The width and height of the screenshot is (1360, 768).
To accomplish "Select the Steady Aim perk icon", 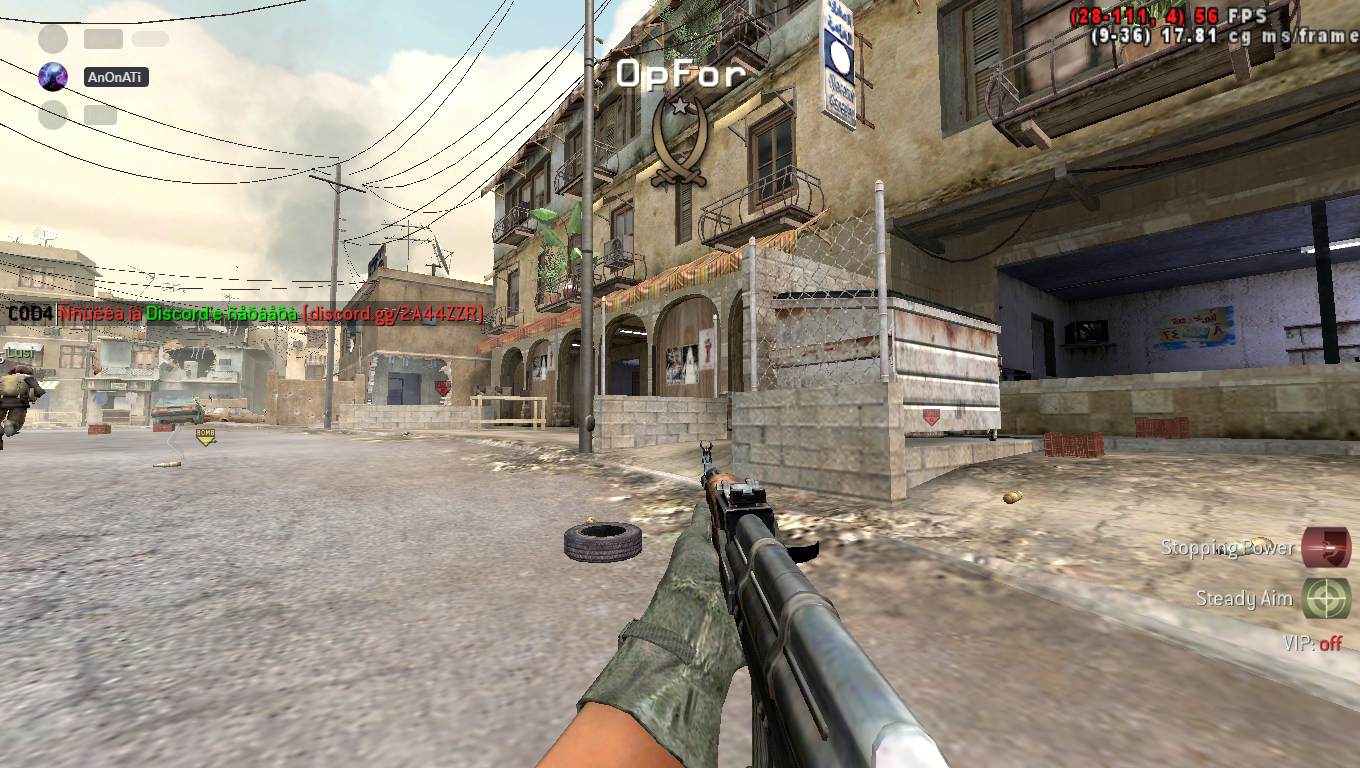I will pos(1326,598).
